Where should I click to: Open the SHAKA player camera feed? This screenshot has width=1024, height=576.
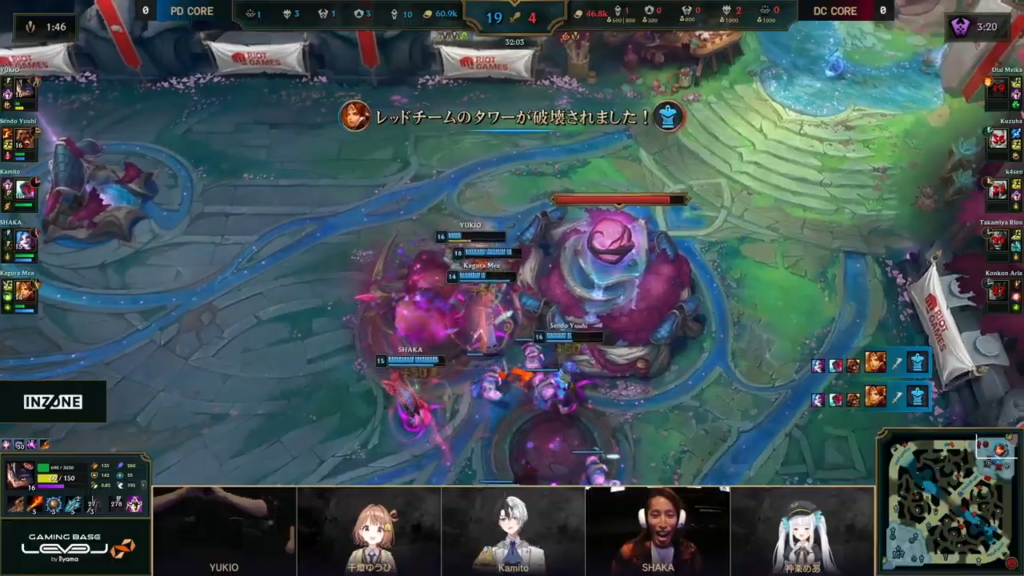(657, 530)
